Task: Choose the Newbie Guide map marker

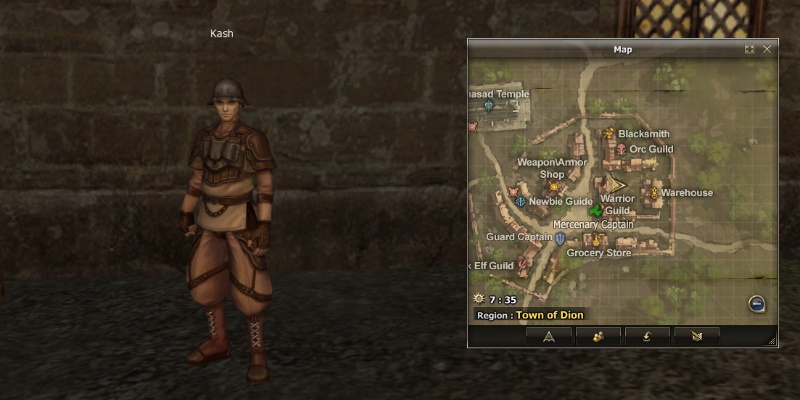Action: point(520,201)
